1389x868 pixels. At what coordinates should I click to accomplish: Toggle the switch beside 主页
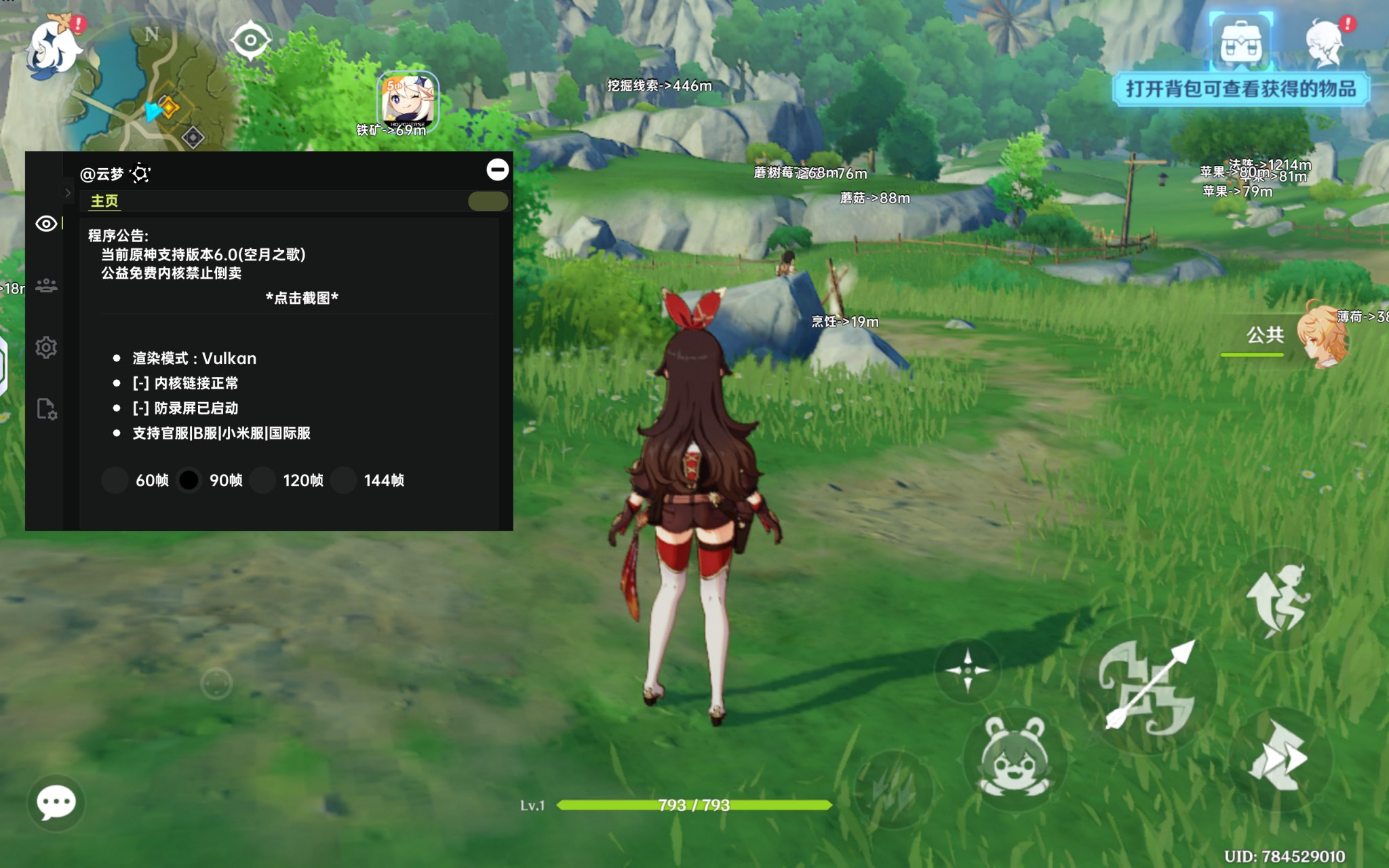488,201
